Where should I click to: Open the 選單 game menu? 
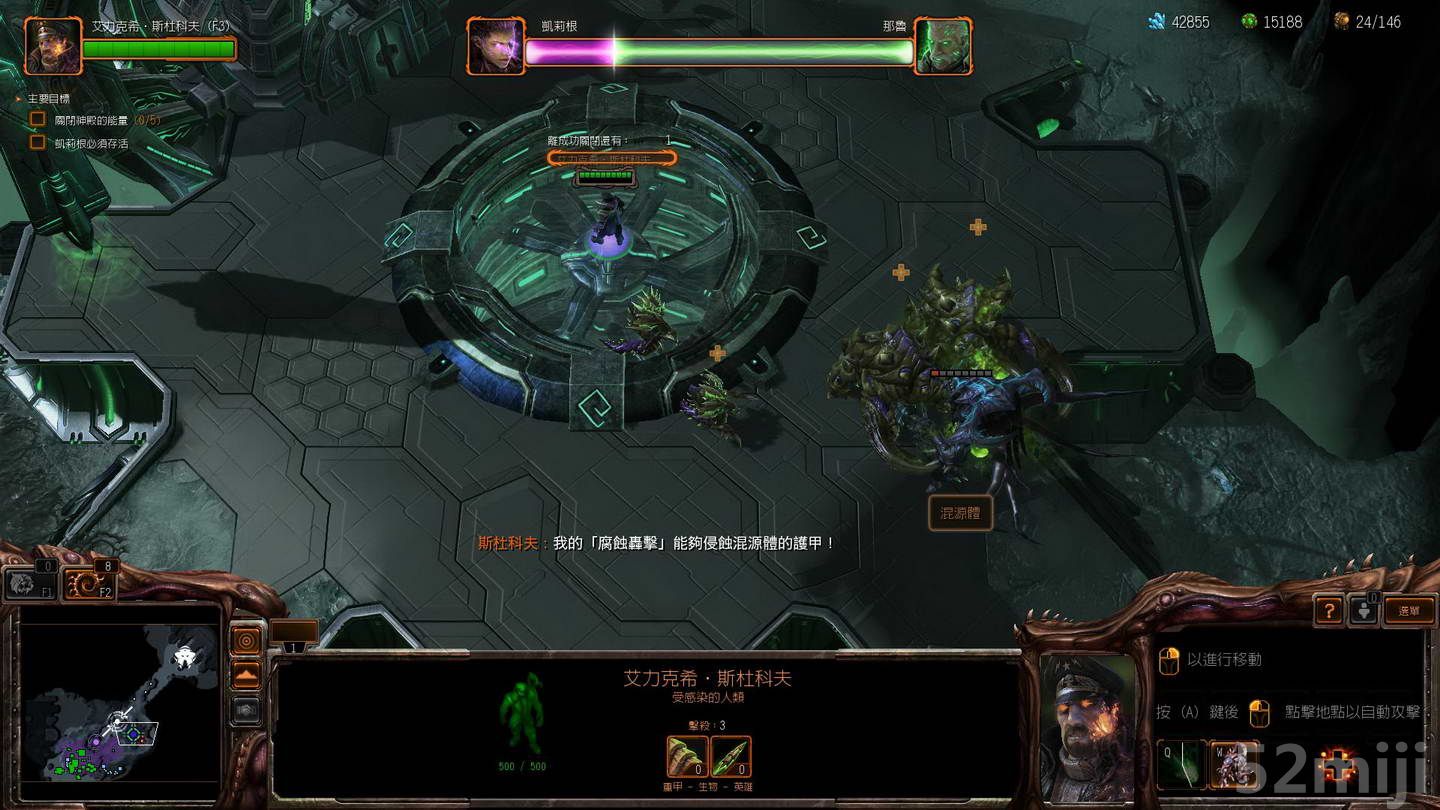[x=1410, y=610]
